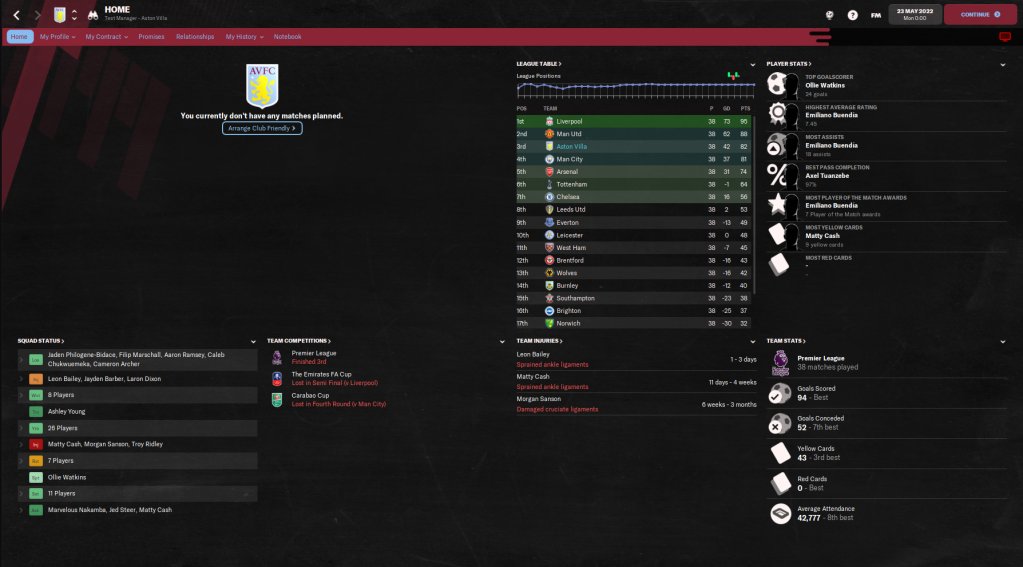Select Liverpool in the league table

pos(571,121)
